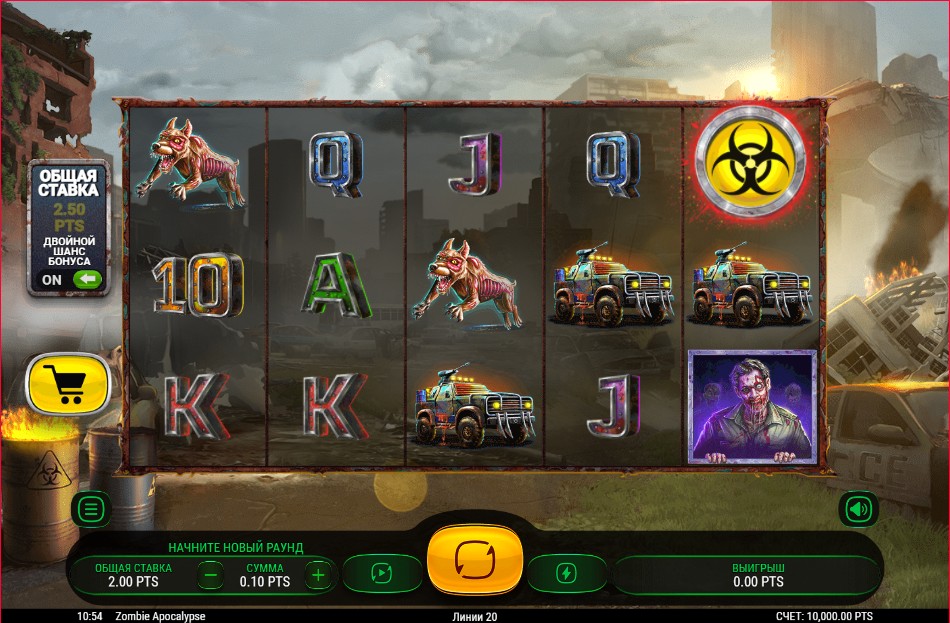
Task: Open the shopping cart bonus buy
Action: coord(68,384)
